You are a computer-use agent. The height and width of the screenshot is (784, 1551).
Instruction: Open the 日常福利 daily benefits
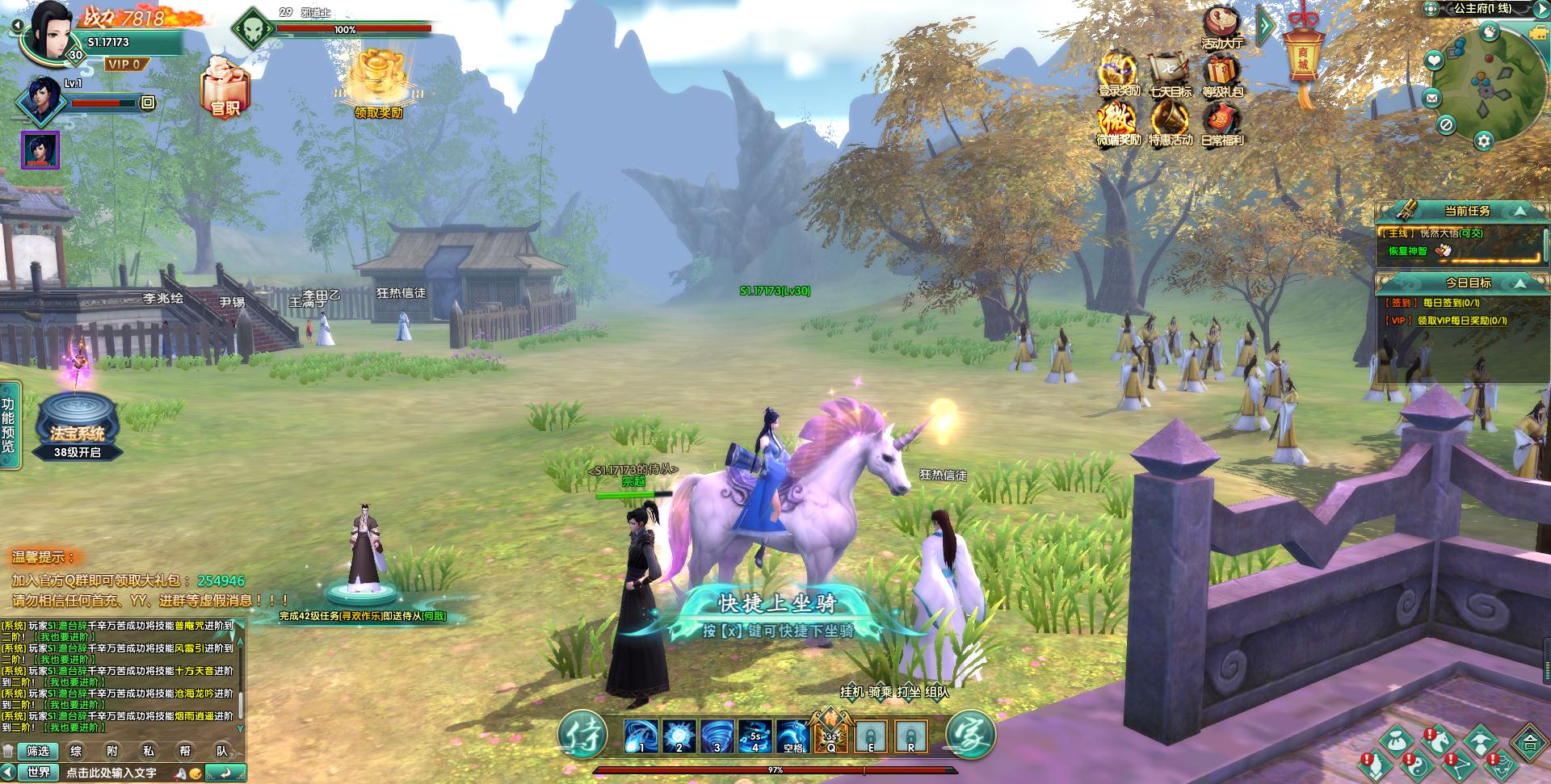click(1221, 123)
